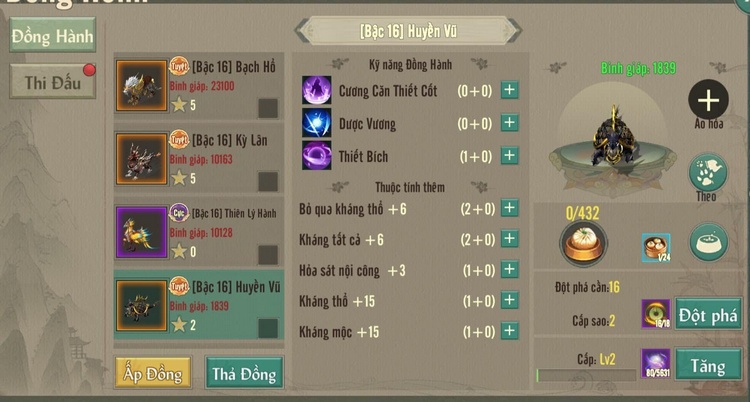Click the Đột phá button

(x=708, y=315)
